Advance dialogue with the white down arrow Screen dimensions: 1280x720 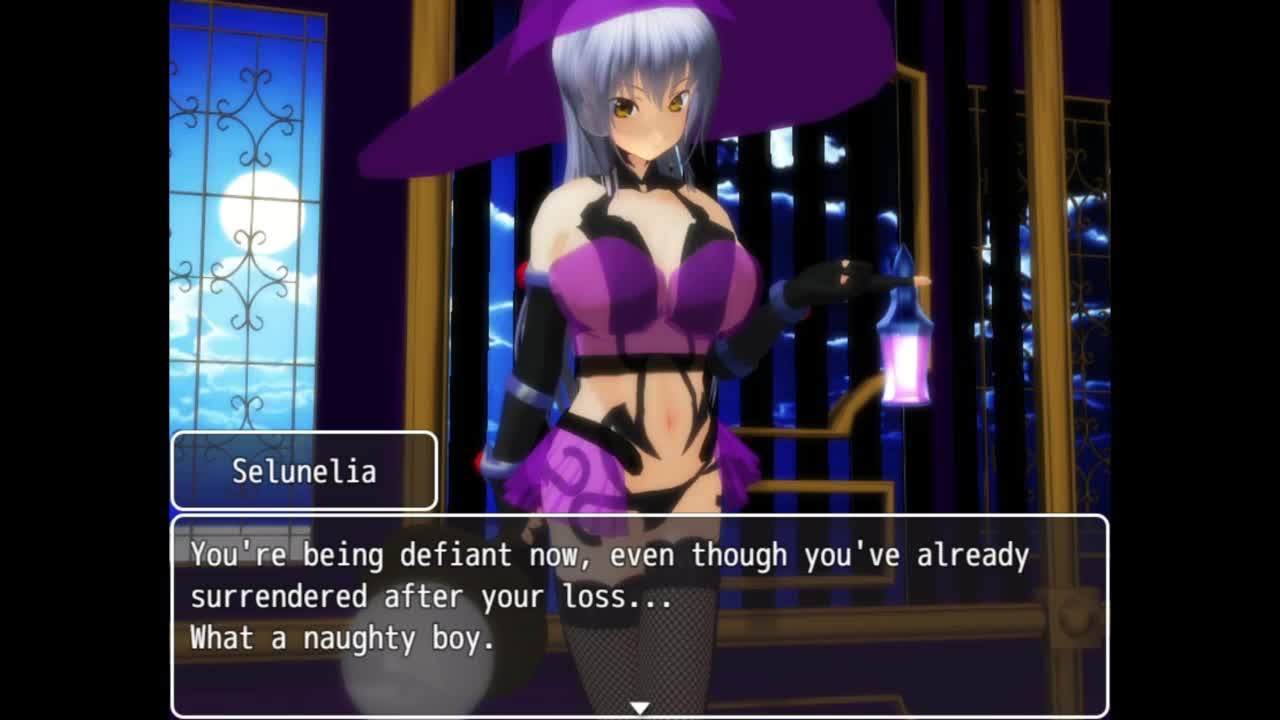click(x=639, y=707)
